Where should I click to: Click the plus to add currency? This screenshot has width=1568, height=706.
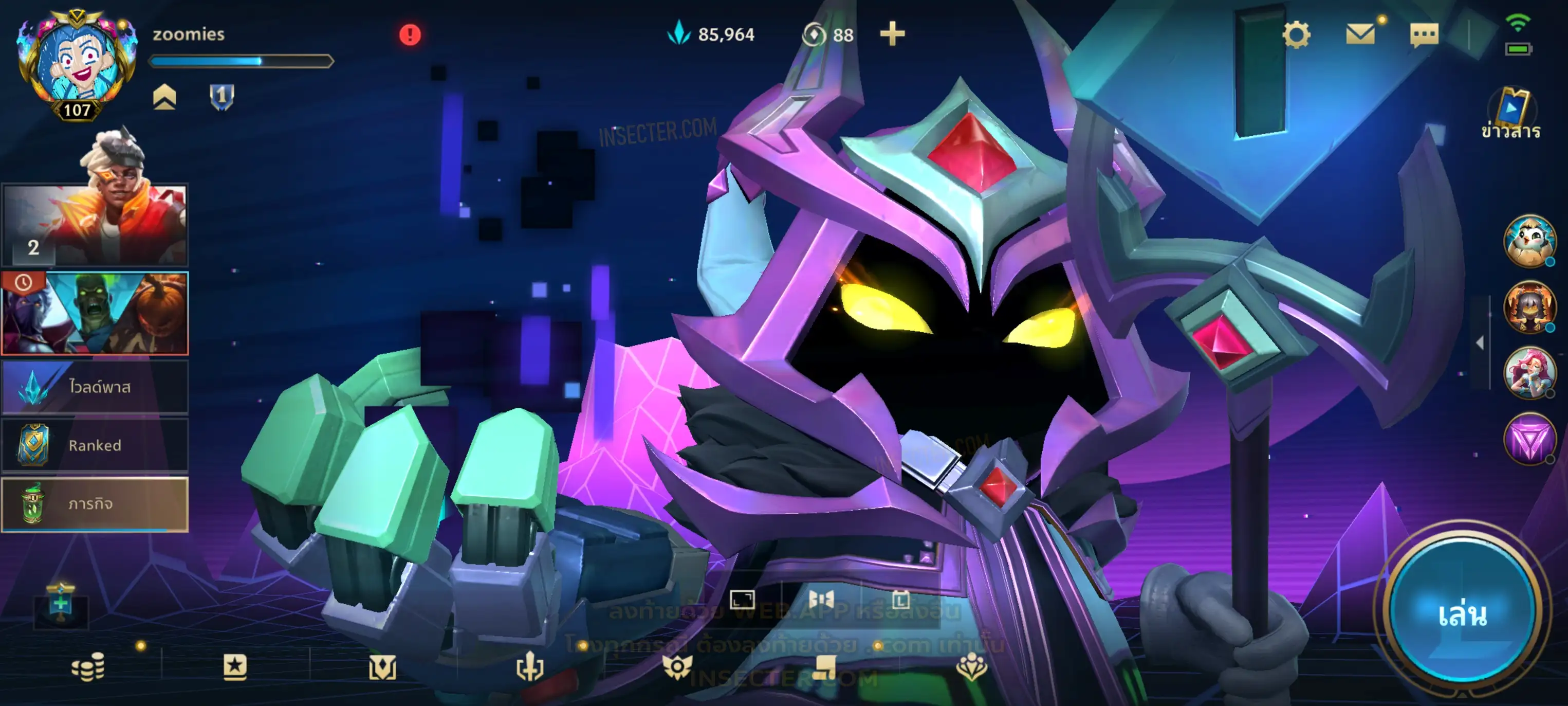click(892, 34)
